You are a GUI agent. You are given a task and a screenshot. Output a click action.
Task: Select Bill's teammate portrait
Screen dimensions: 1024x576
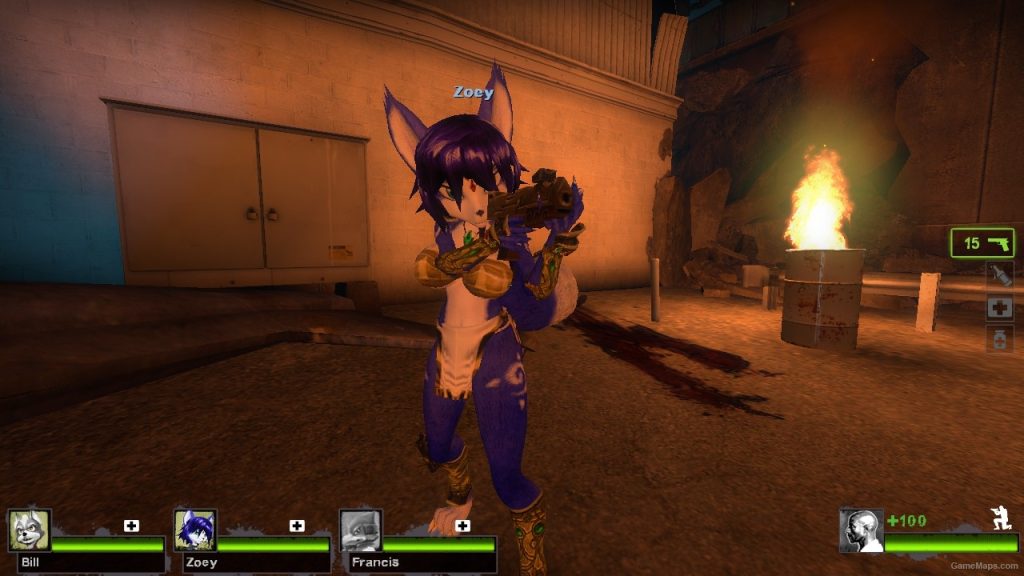(29, 530)
